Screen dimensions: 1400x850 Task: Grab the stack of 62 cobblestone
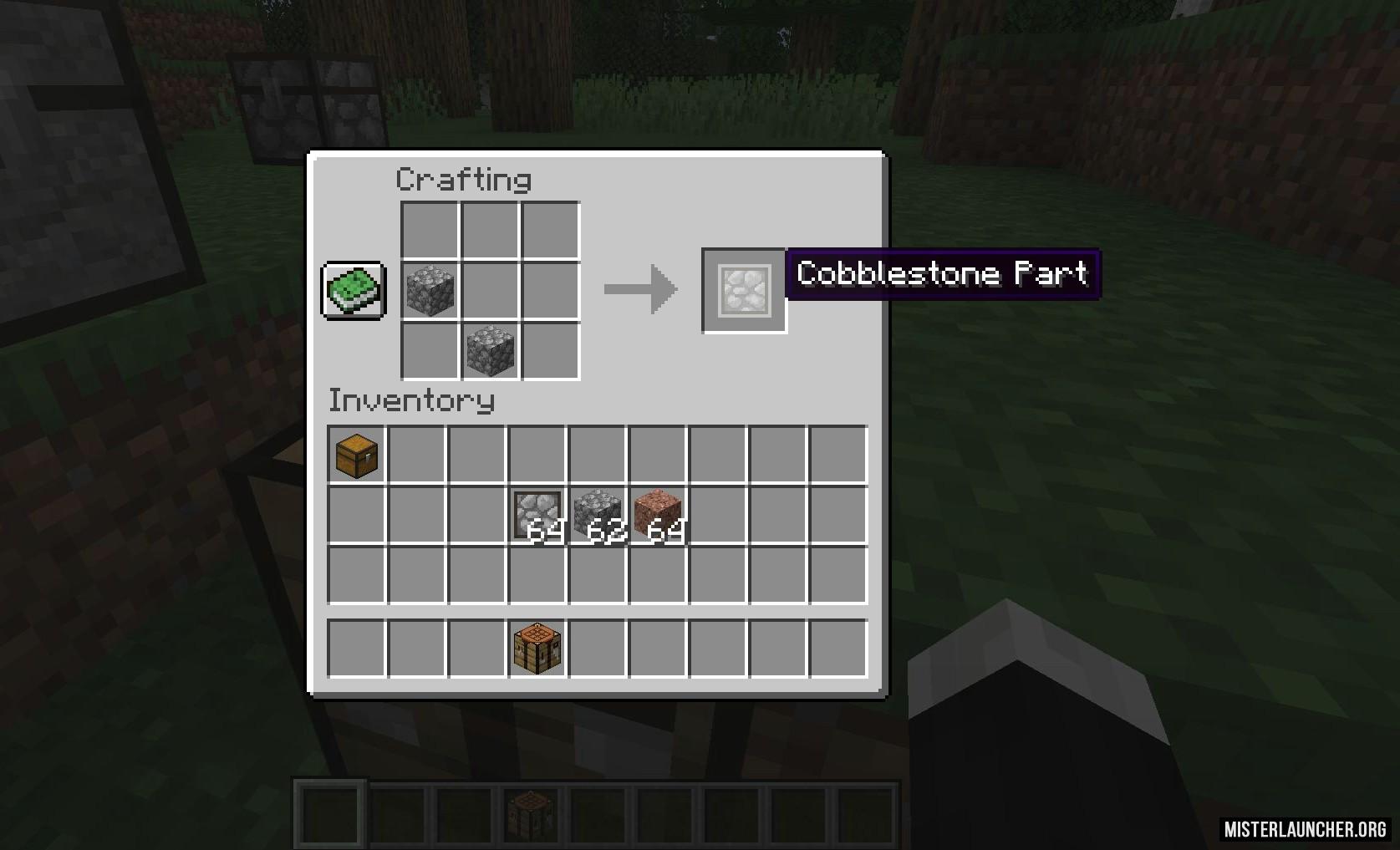(598, 516)
